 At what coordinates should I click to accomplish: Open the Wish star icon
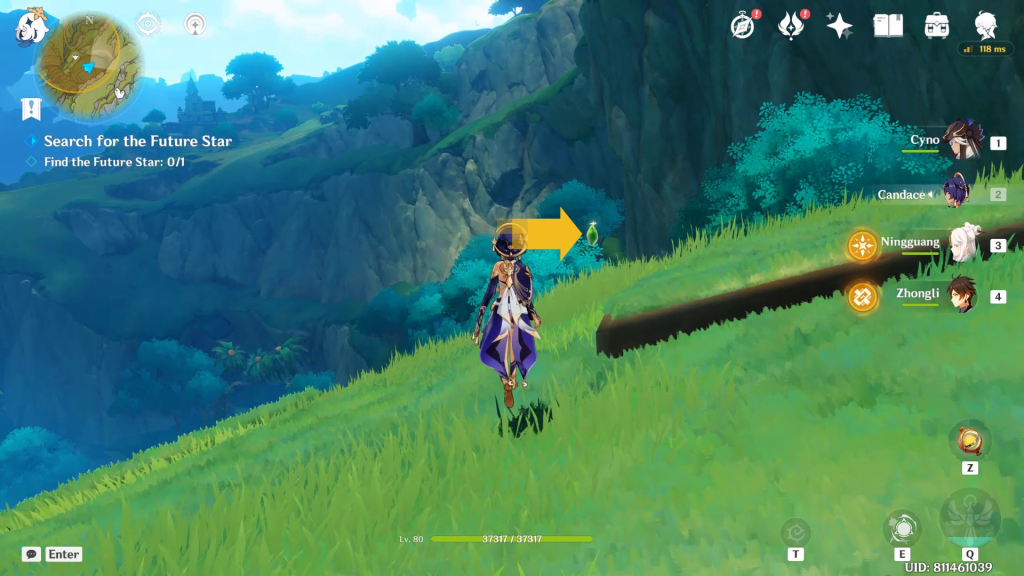point(839,26)
